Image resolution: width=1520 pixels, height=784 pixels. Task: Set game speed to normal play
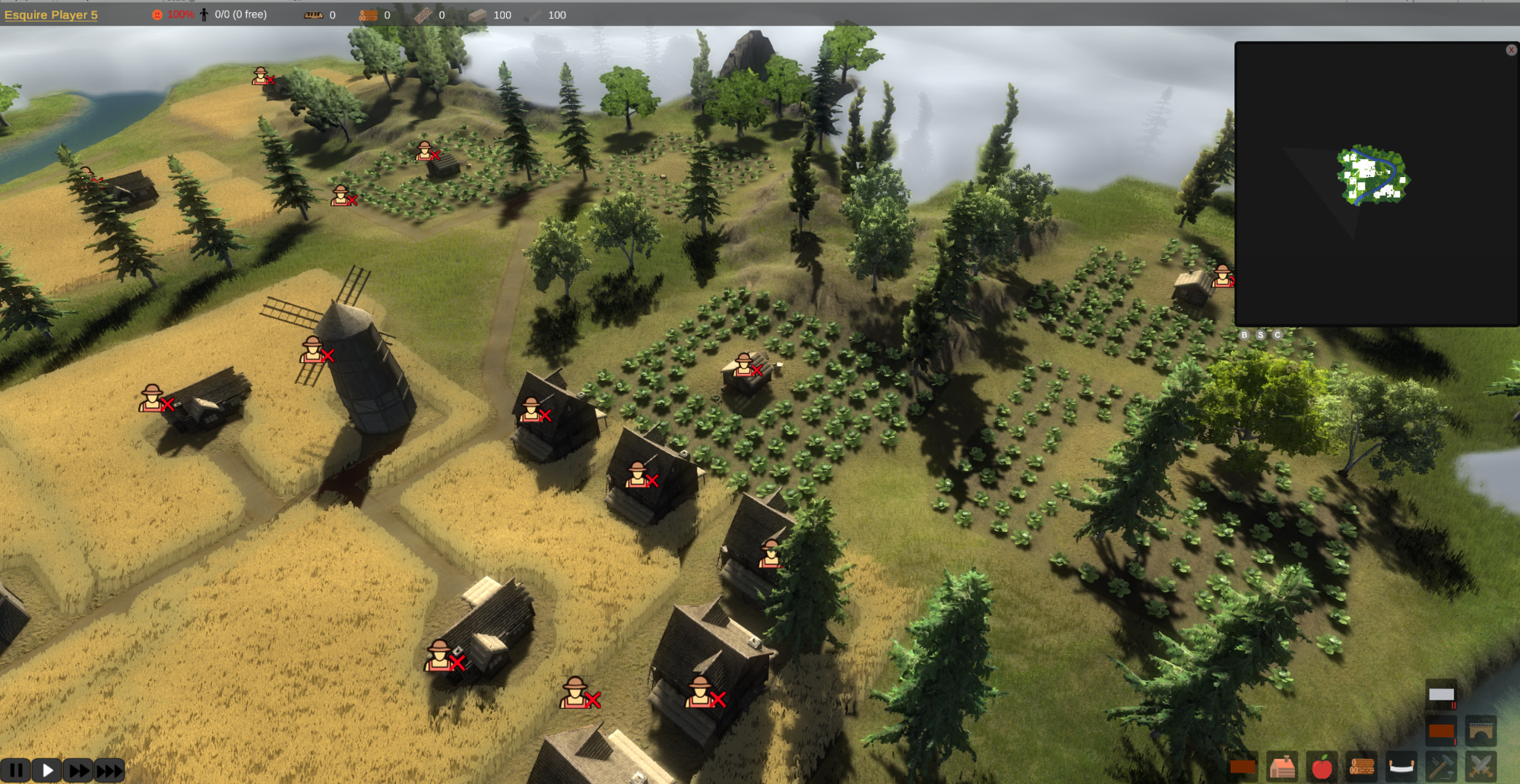(47, 770)
